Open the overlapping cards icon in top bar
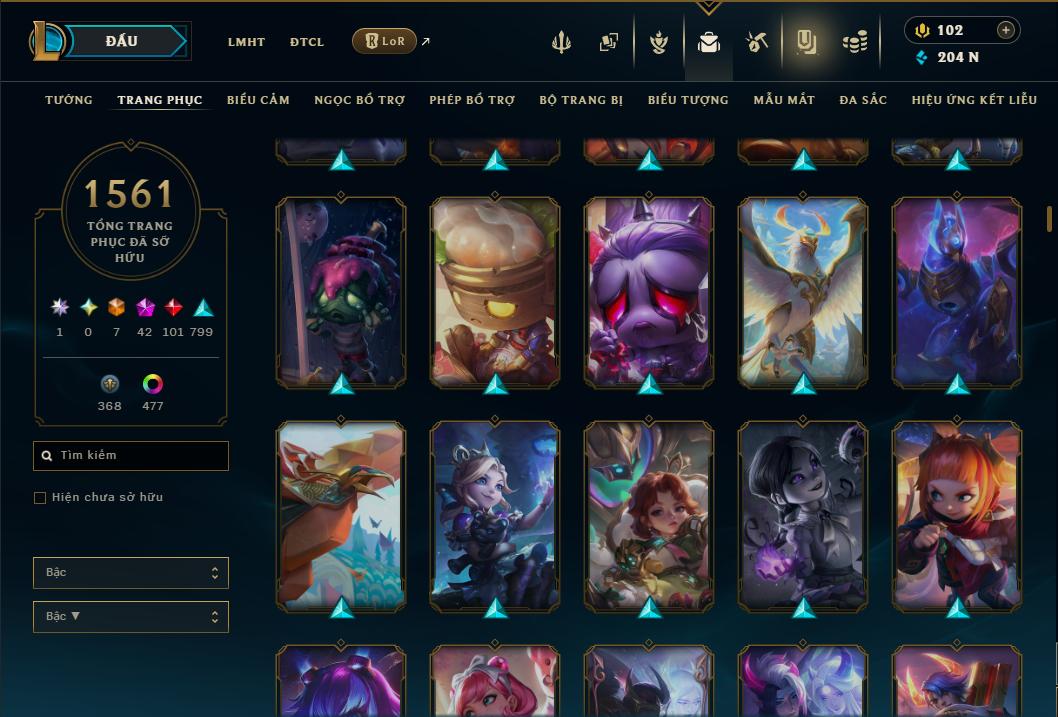The image size is (1058, 717). point(609,42)
